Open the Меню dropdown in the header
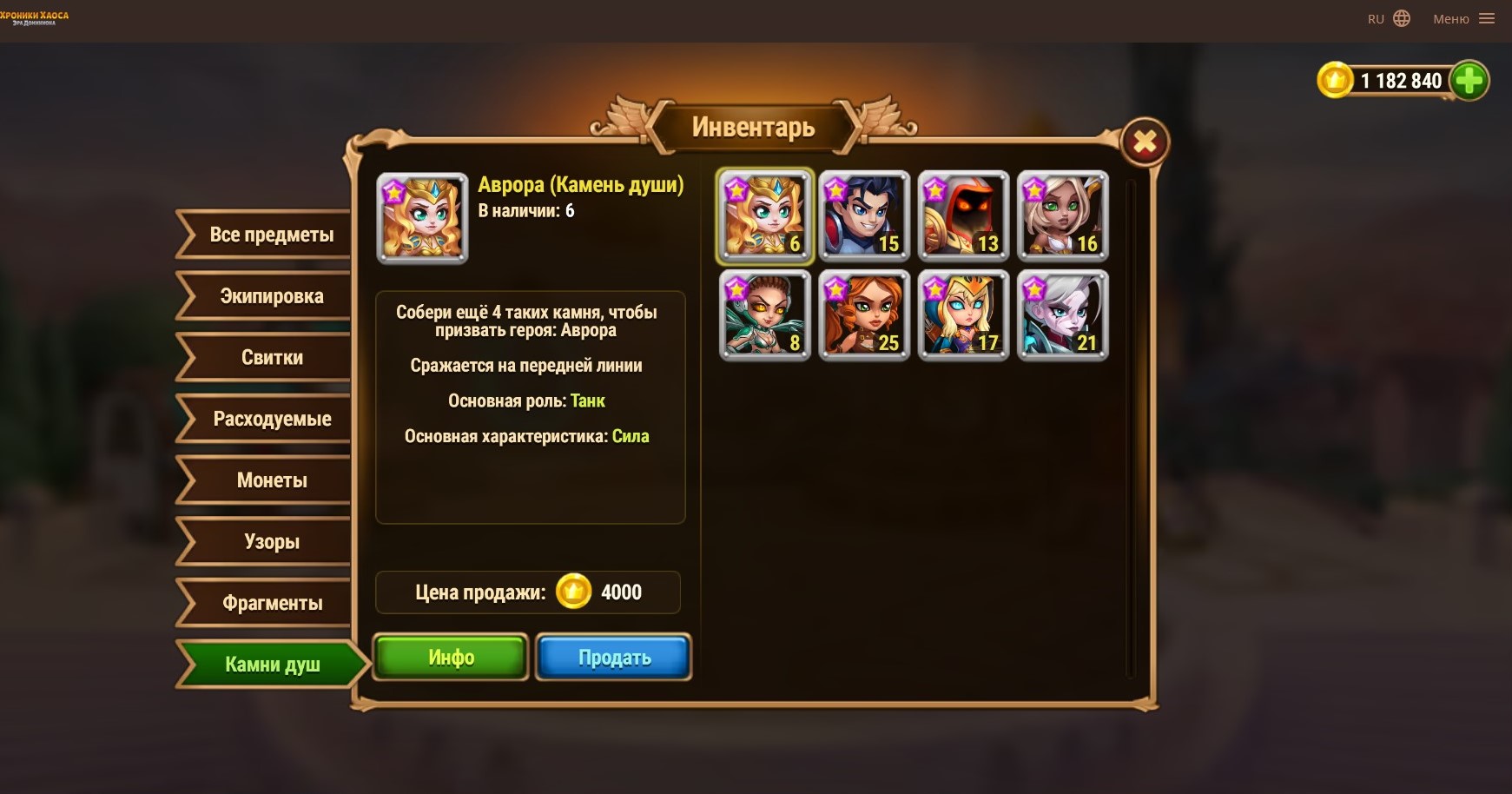1512x794 pixels. 1463,19
